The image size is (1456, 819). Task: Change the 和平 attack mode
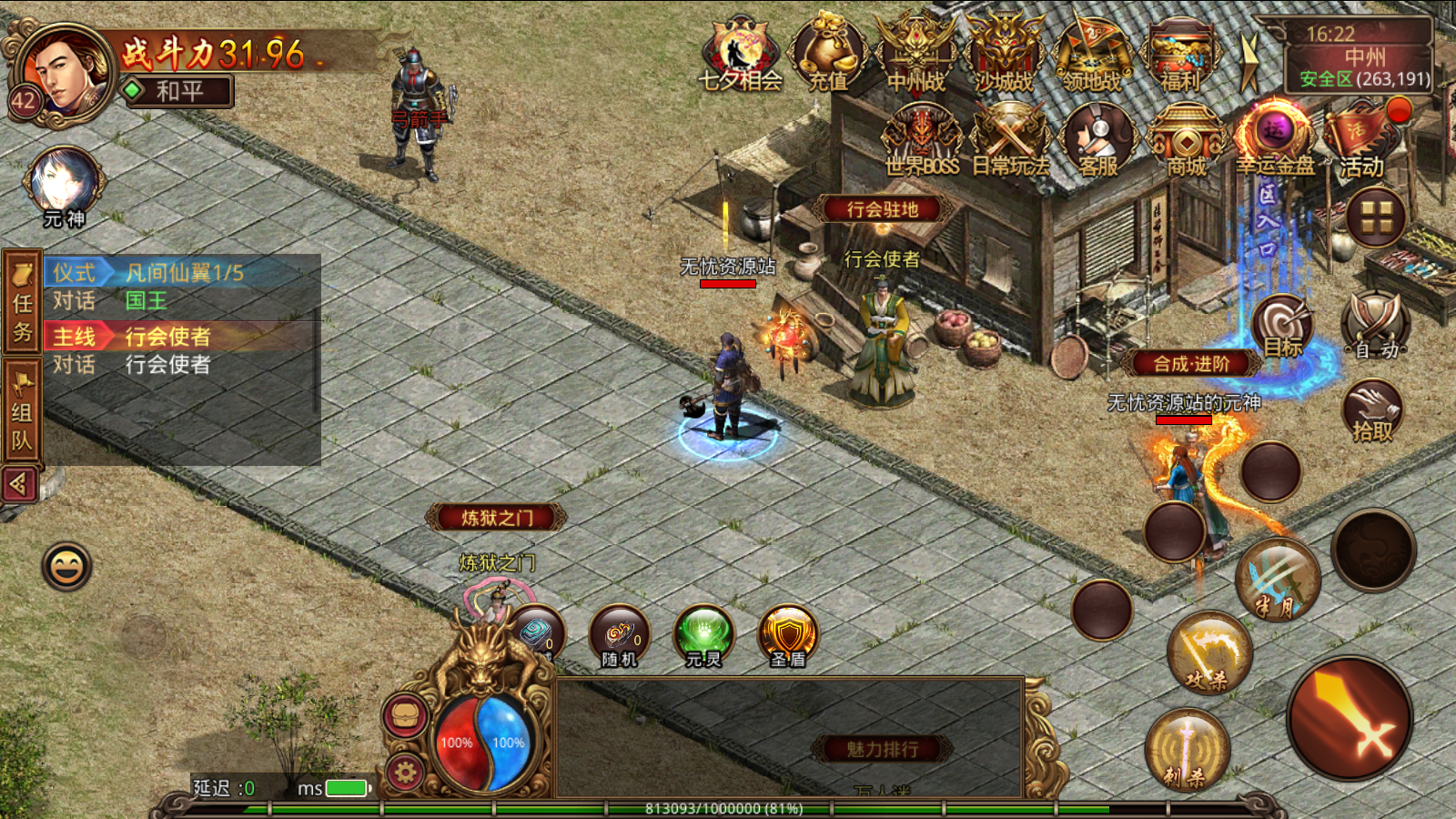178,91
